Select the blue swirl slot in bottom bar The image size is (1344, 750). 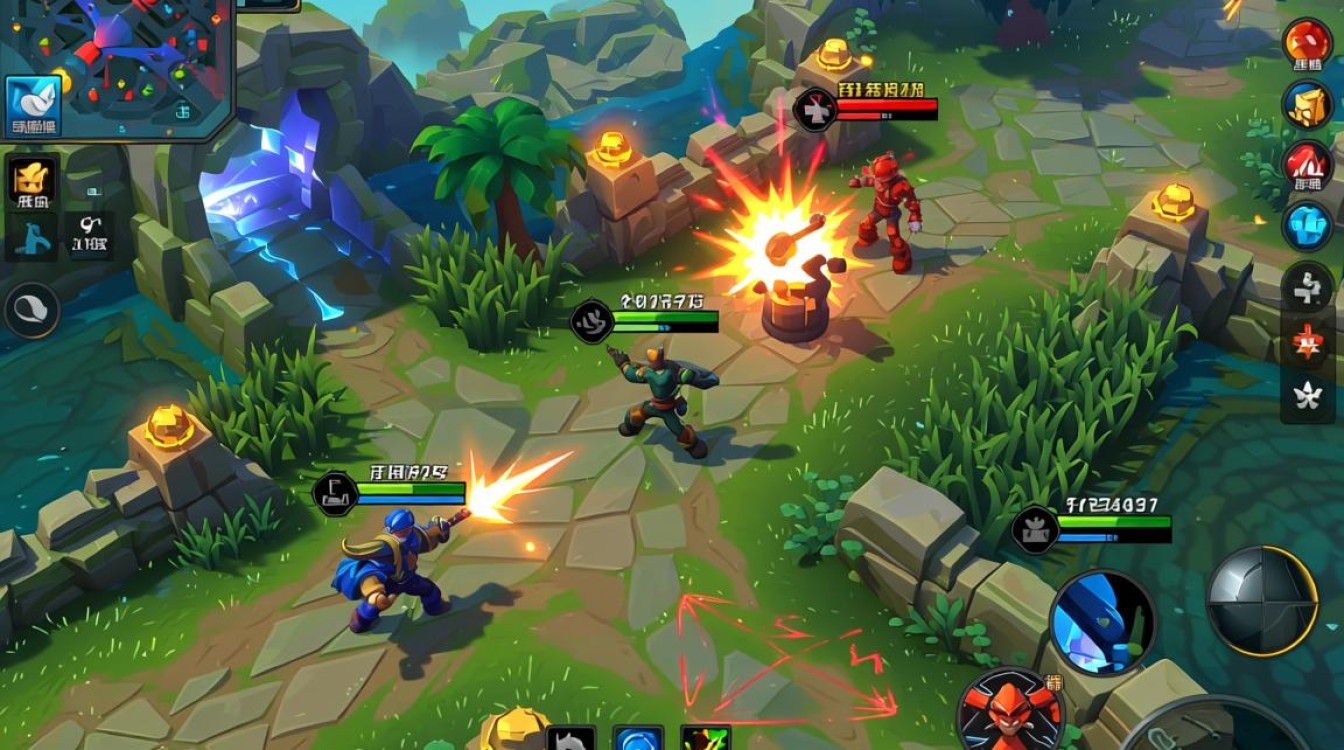[638, 740]
